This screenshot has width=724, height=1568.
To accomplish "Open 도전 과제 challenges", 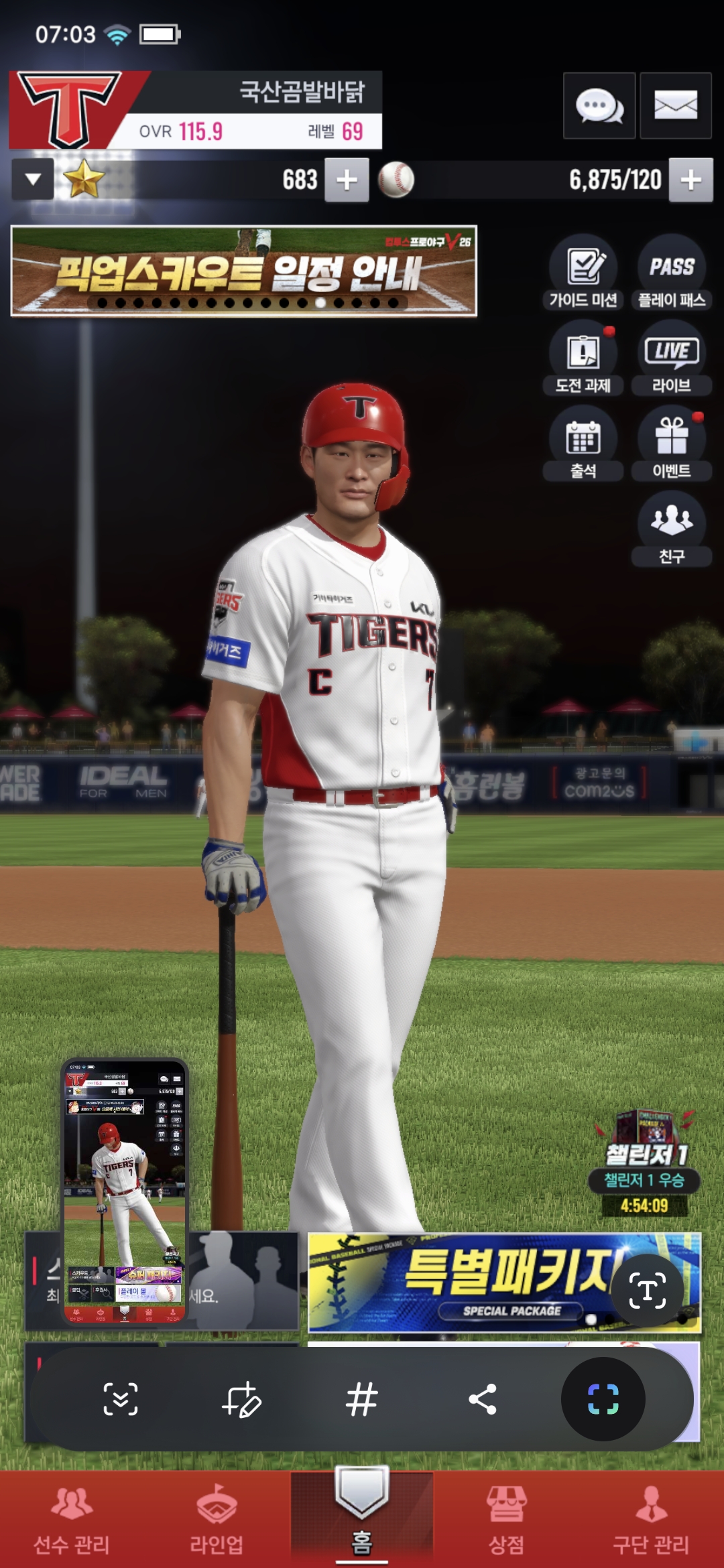I will tap(583, 358).
